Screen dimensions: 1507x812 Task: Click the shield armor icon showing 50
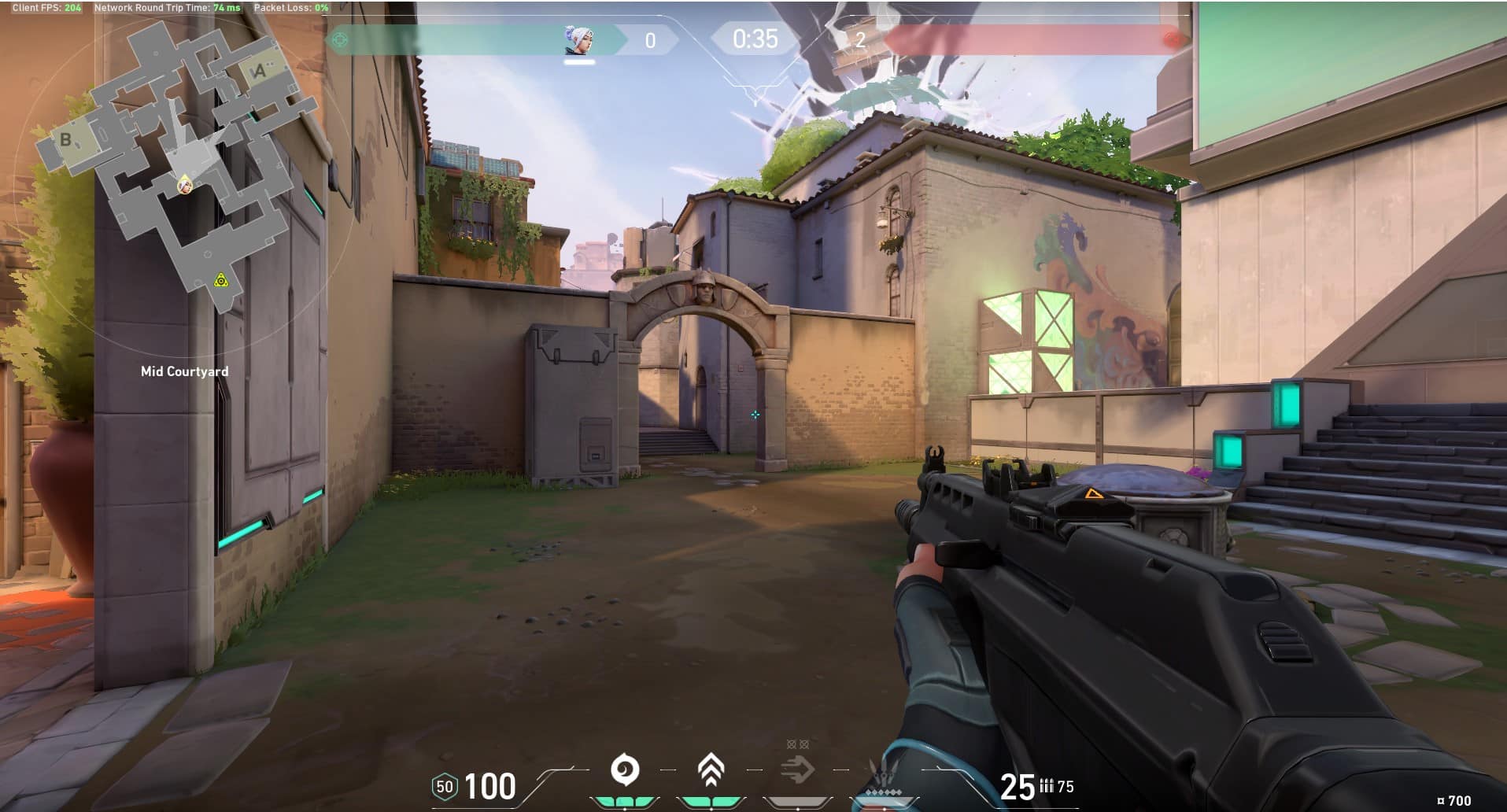point(445,786)
